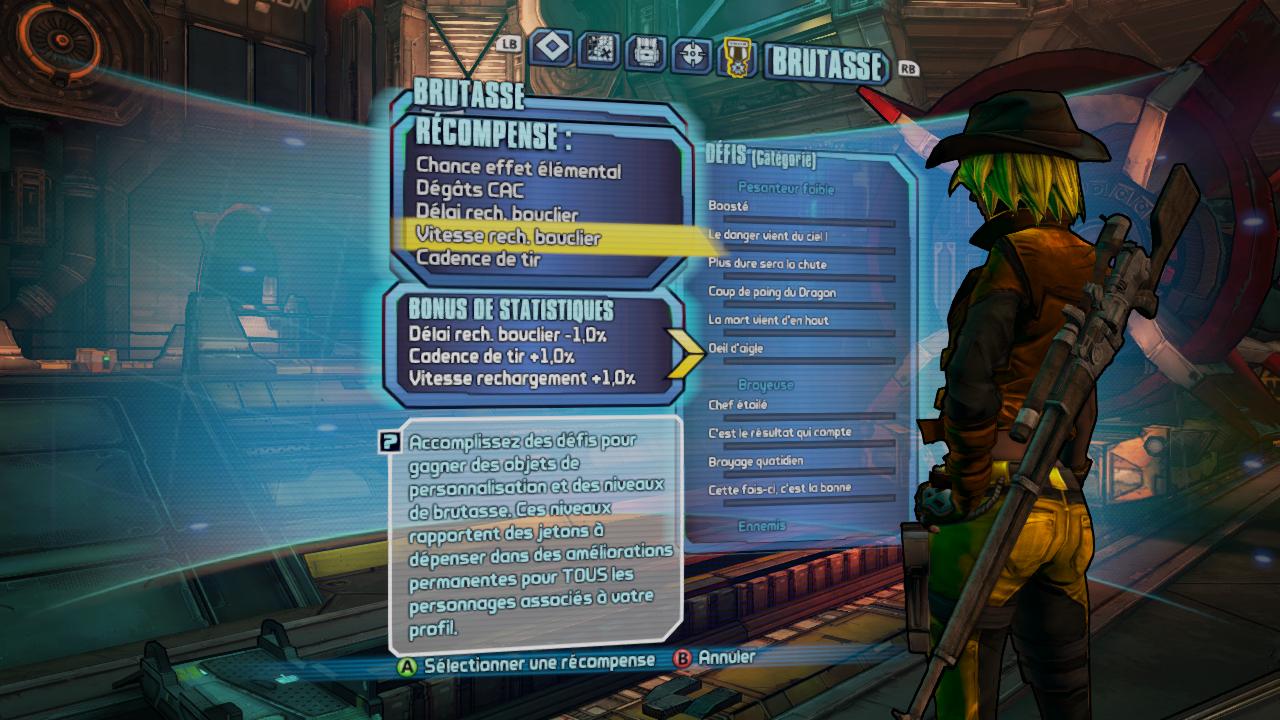Choose C'est le résultat qui compte challenge

[x=779, y=433]
